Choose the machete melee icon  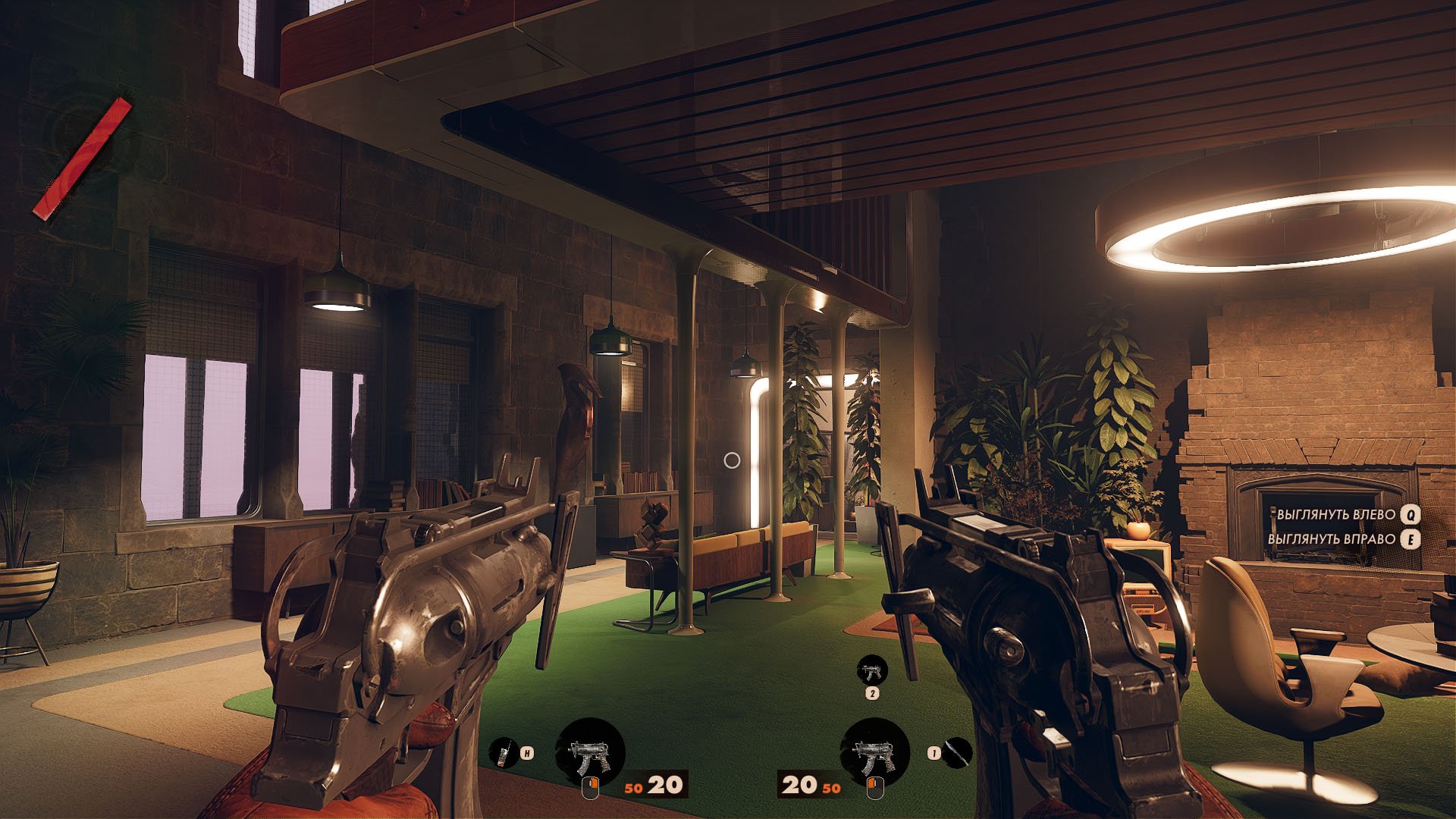[x=958, y=752]
